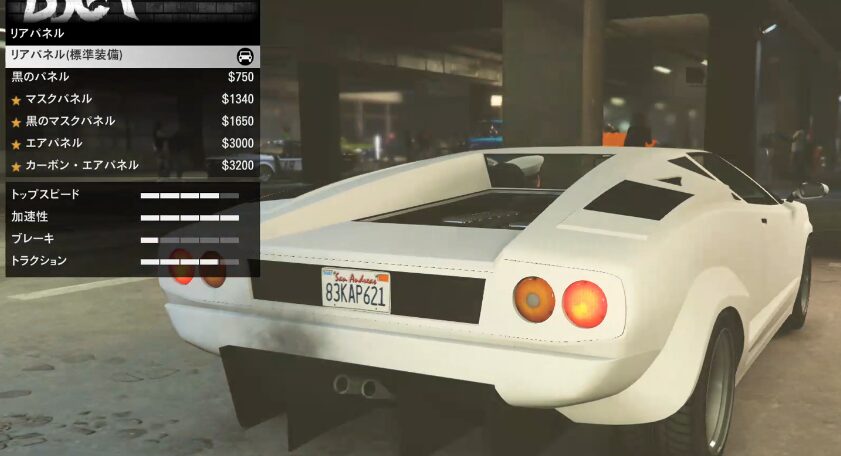The height and width of the screenshot is (456, 841).
Task: Select リアパネル(標準装備) stock rear panel
Action: (x=130, y=56)
